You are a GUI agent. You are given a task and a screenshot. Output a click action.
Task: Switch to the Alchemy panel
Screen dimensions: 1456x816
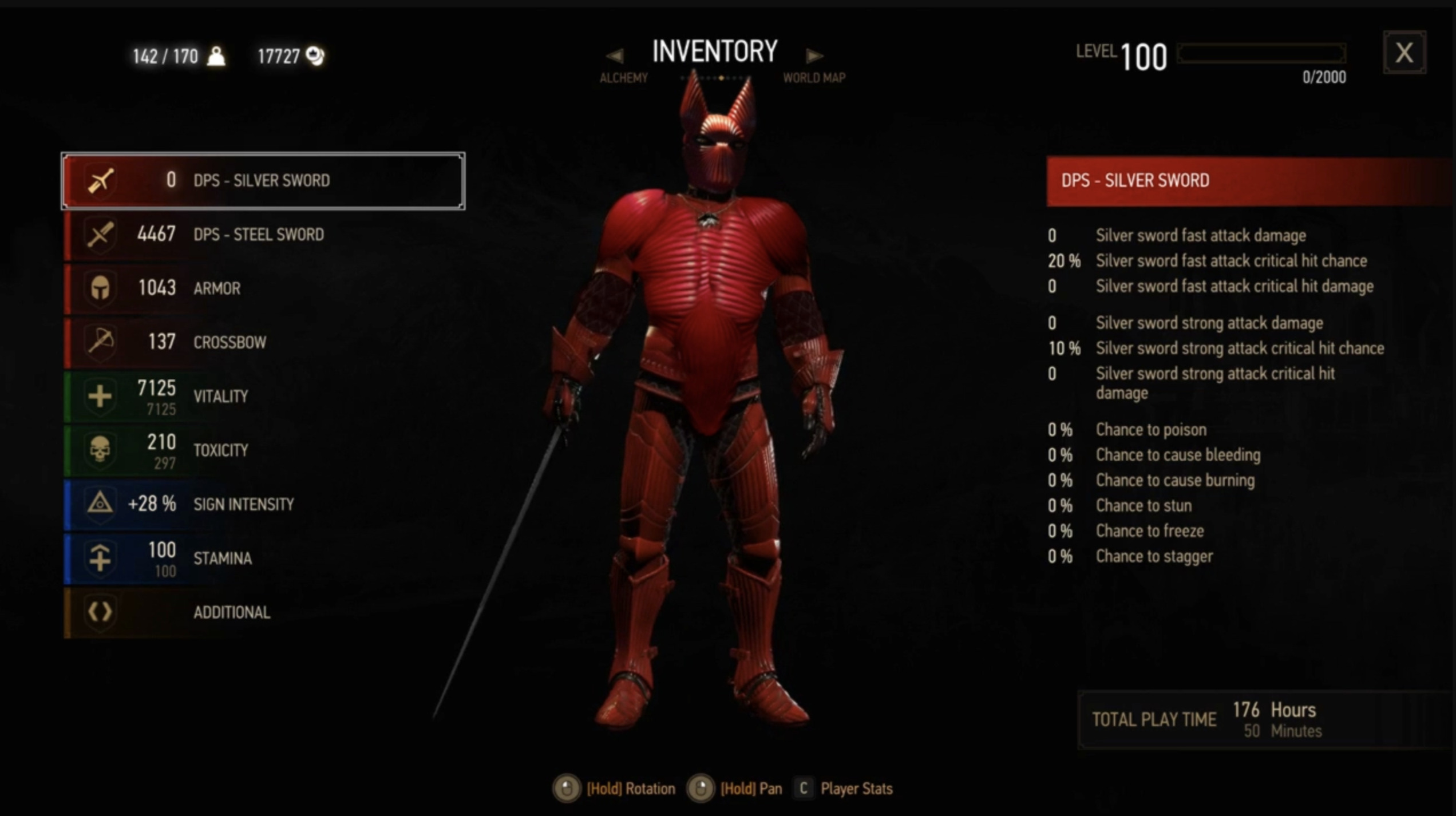pyautogui.click(x=623, y=78)
